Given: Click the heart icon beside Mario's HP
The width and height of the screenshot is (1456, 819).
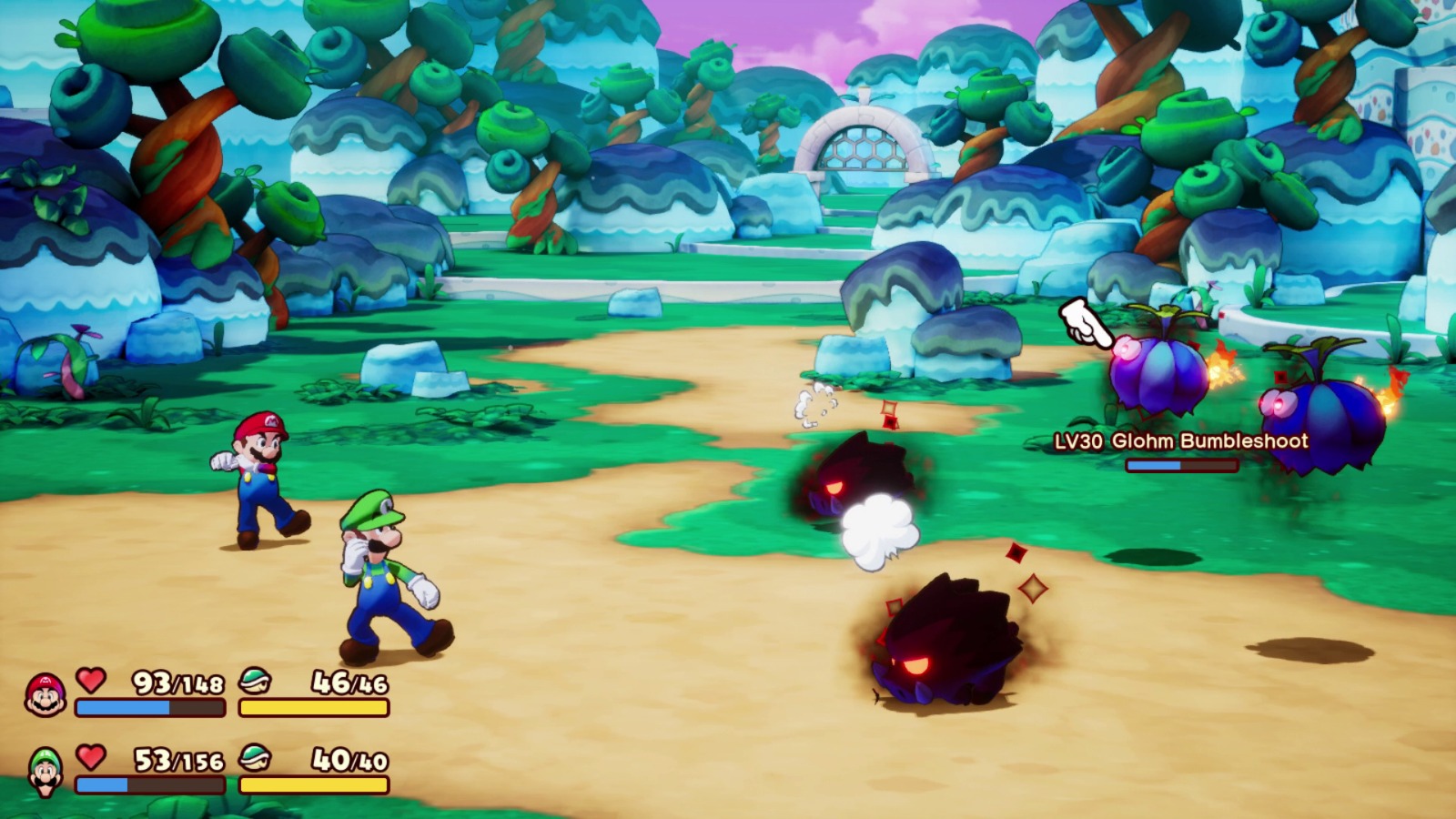Looking at the screenshot, I should [x=89, y=683].
